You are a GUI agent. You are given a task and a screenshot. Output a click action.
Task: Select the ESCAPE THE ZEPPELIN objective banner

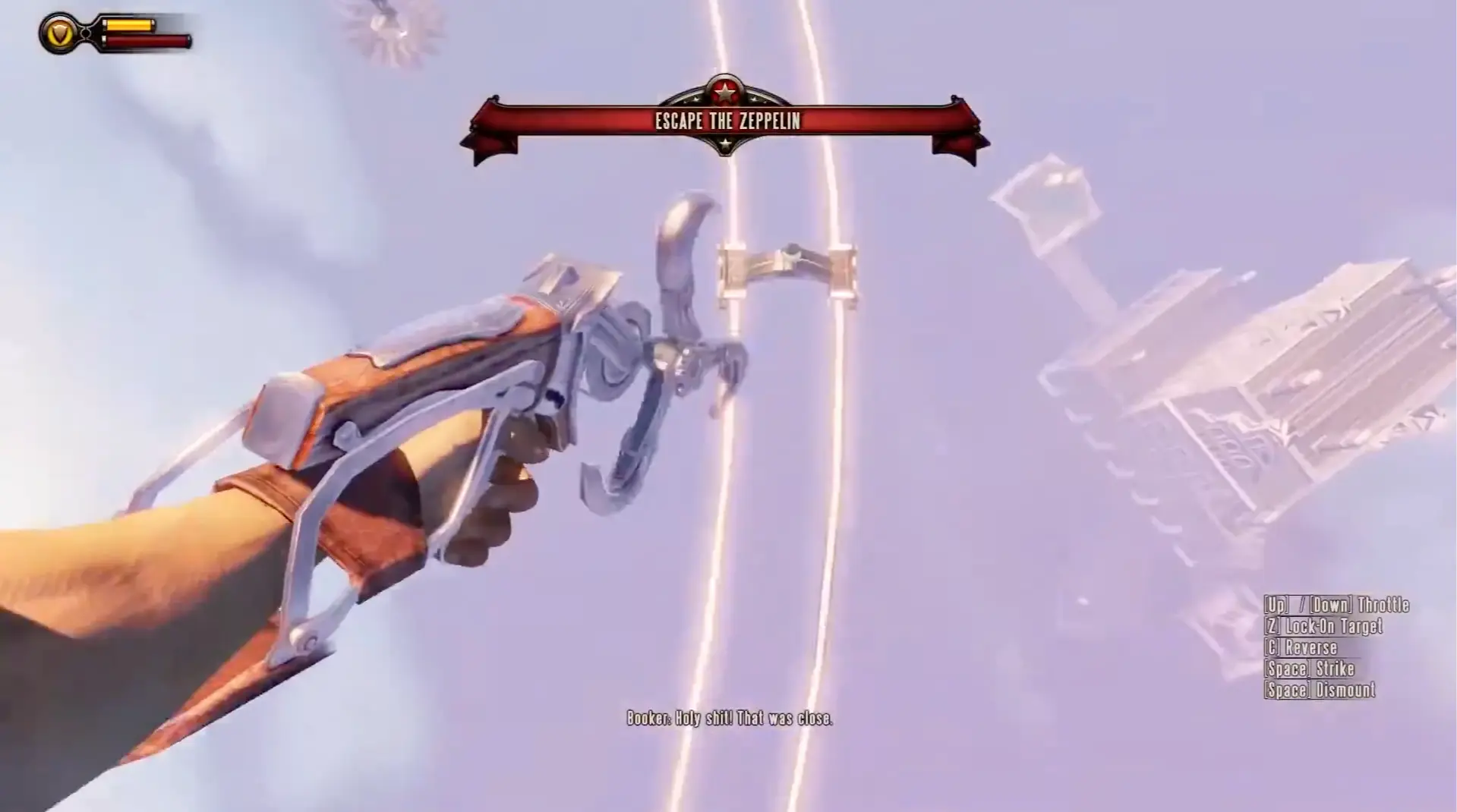[x=726, y=119]
